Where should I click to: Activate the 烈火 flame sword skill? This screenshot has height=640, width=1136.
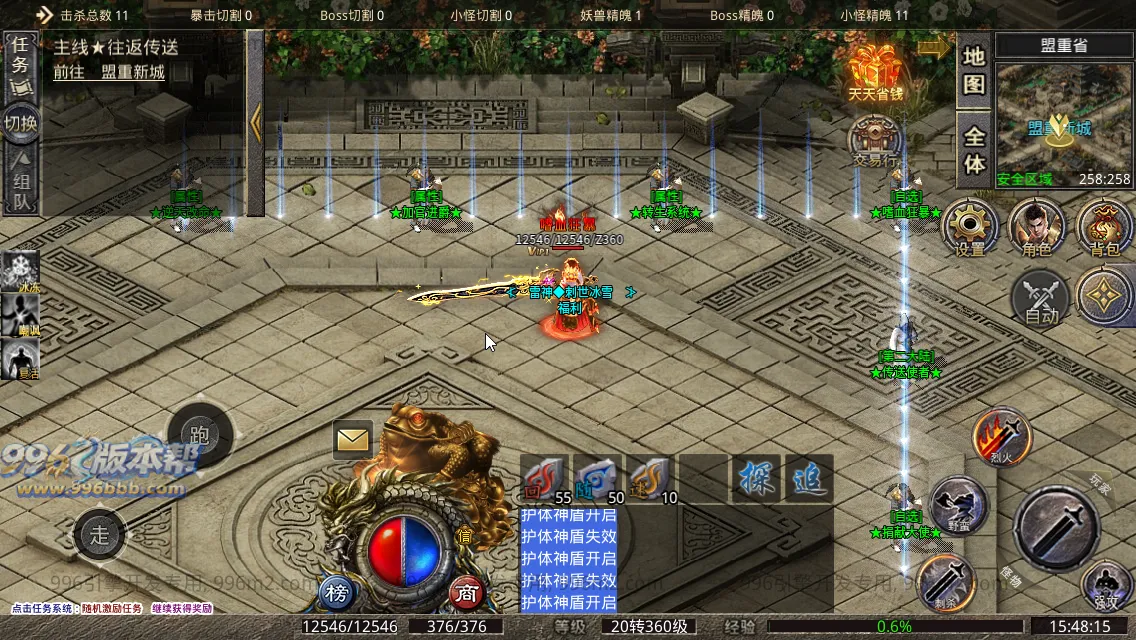pyautogui.click(x=1002, y=437)
